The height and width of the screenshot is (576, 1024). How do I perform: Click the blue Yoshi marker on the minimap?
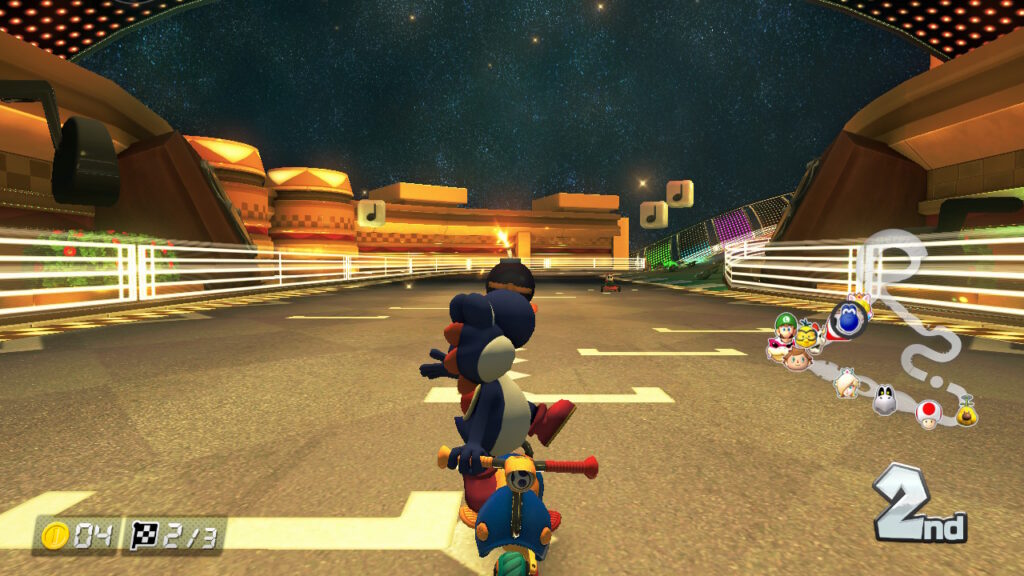tap(848, 319)
